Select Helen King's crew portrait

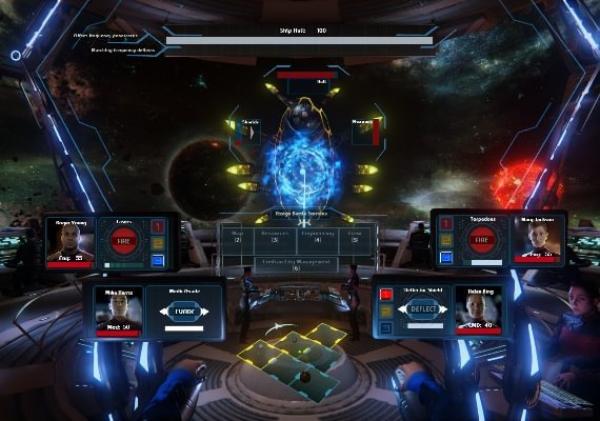click(478, 310)
